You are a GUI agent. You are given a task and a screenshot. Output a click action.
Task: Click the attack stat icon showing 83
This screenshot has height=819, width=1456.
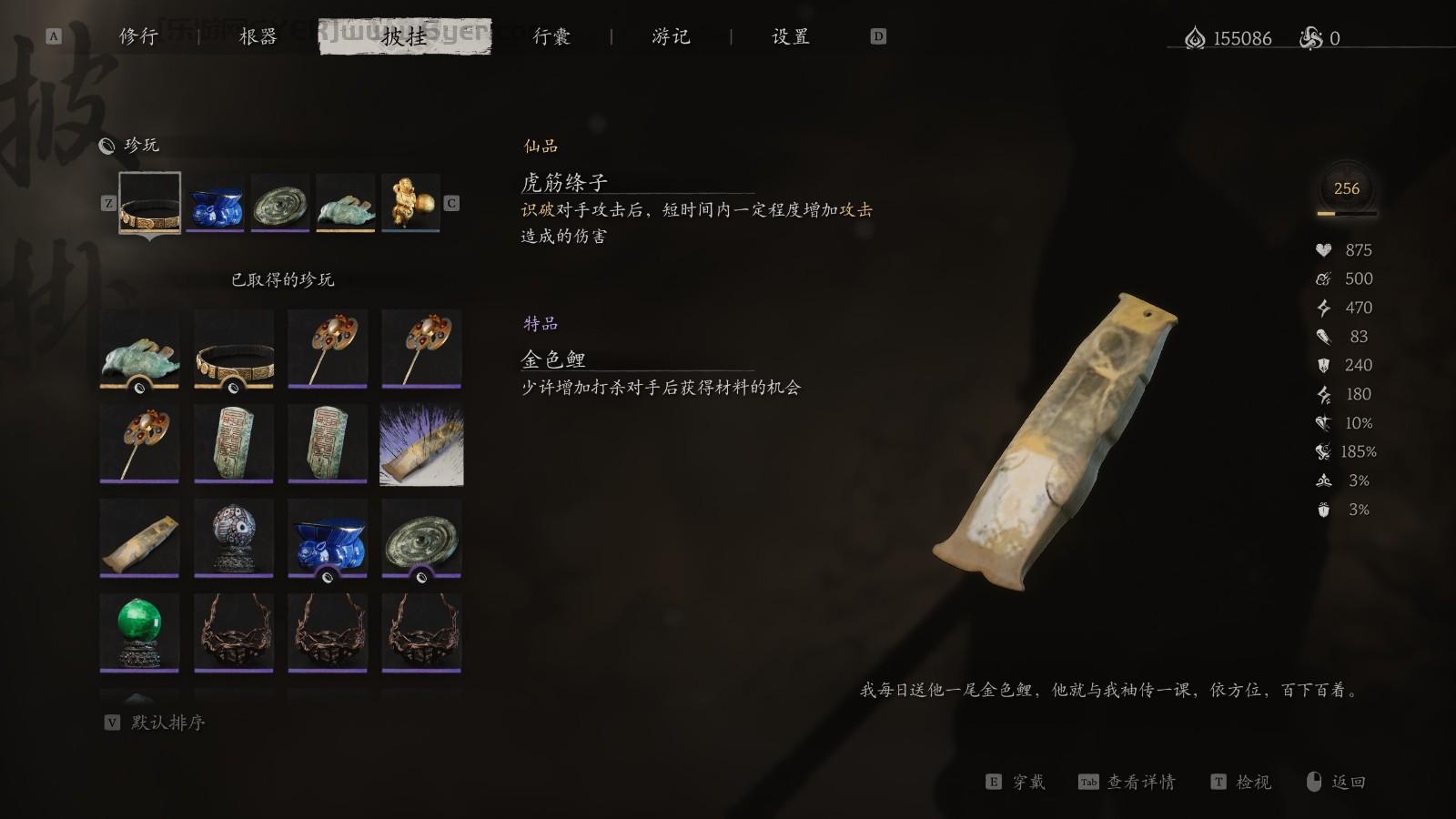1324,336
